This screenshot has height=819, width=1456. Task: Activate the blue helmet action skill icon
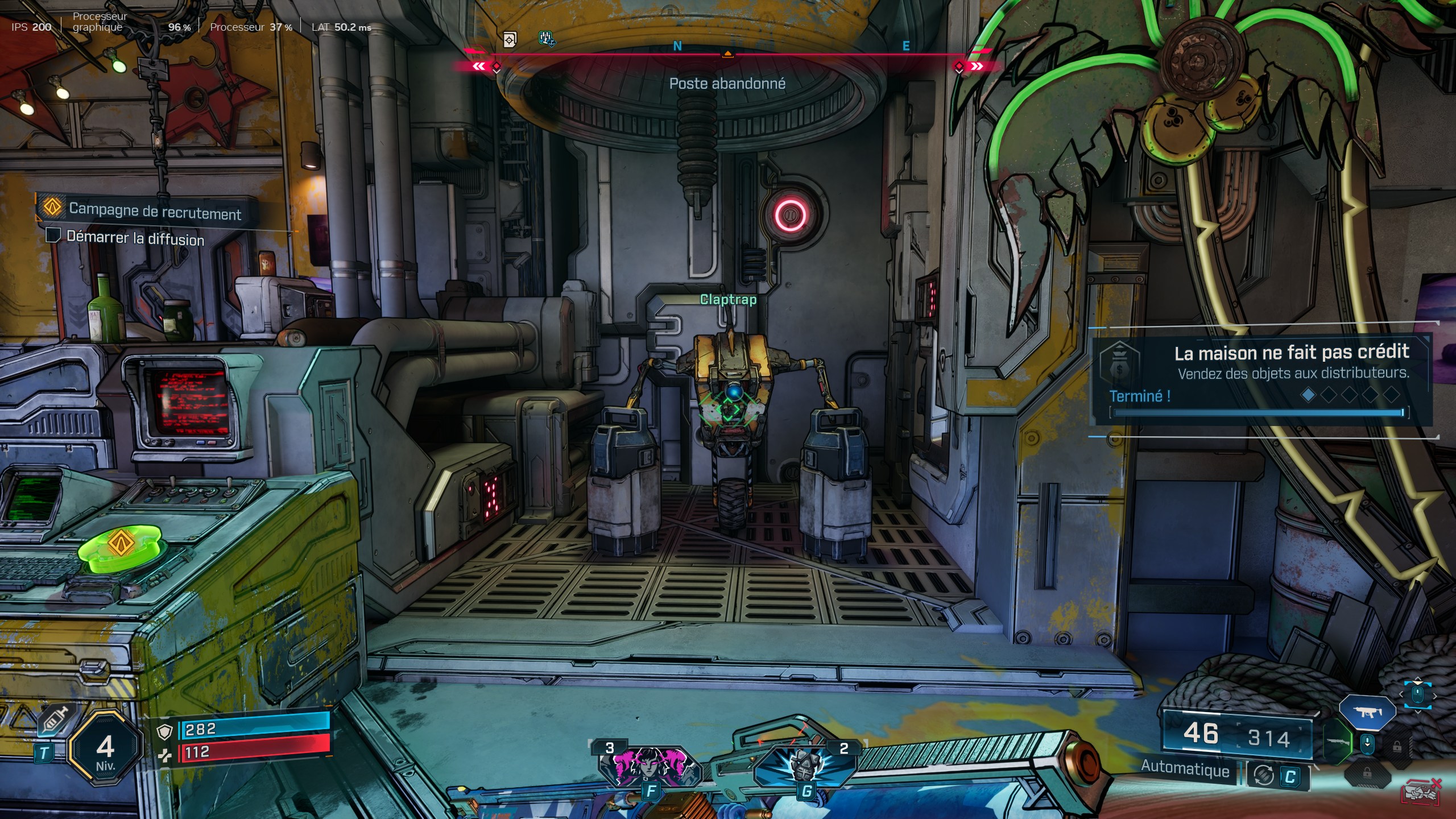[x=805, y=765]
